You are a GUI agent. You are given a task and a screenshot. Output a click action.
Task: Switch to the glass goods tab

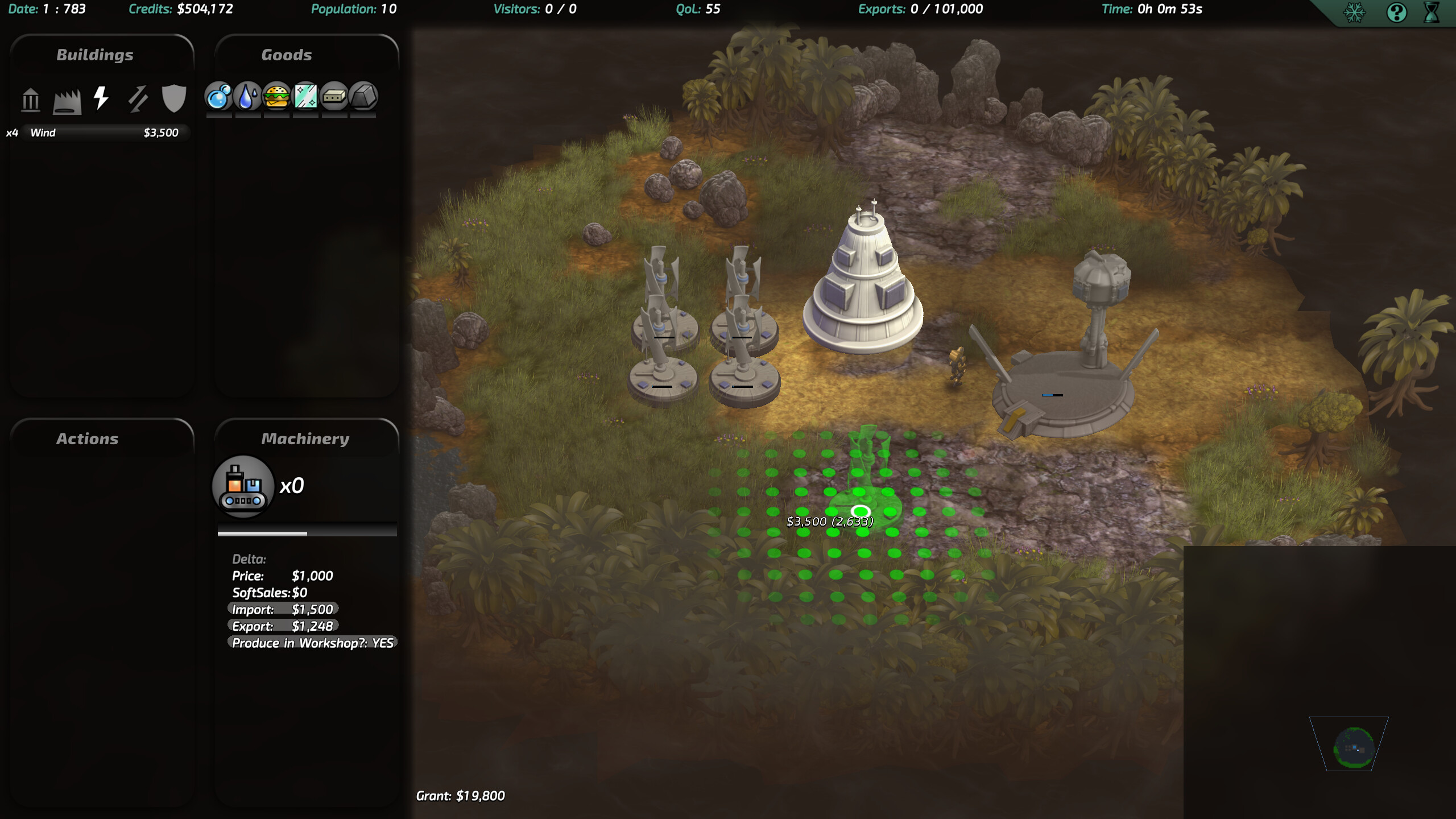[305, 97]
